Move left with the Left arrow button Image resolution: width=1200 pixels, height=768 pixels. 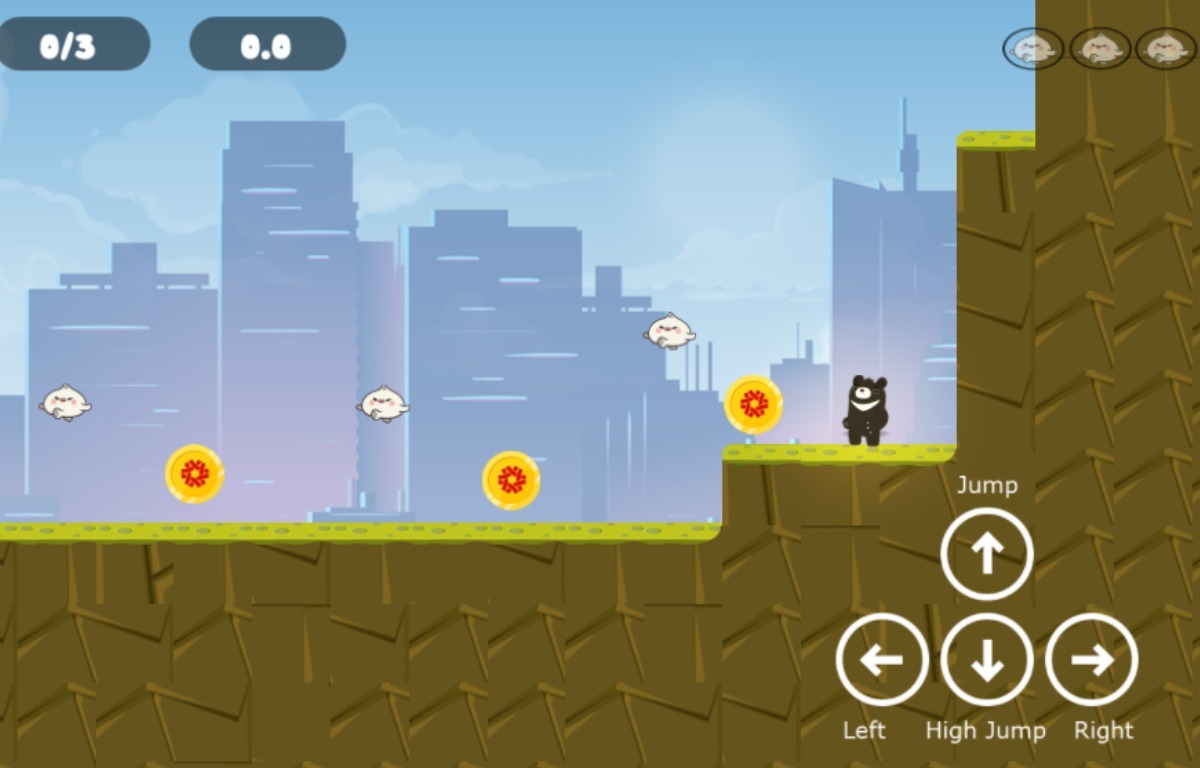(x=882, y=660)
